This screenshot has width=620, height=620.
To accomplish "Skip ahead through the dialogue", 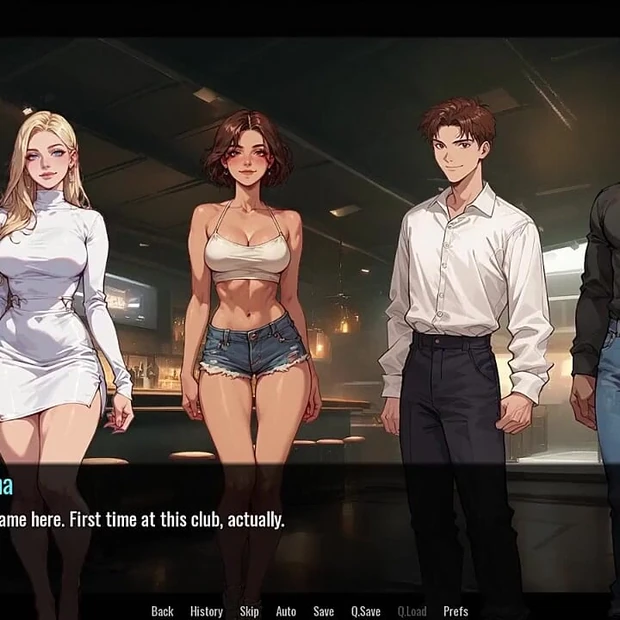I will click(249, 611).
